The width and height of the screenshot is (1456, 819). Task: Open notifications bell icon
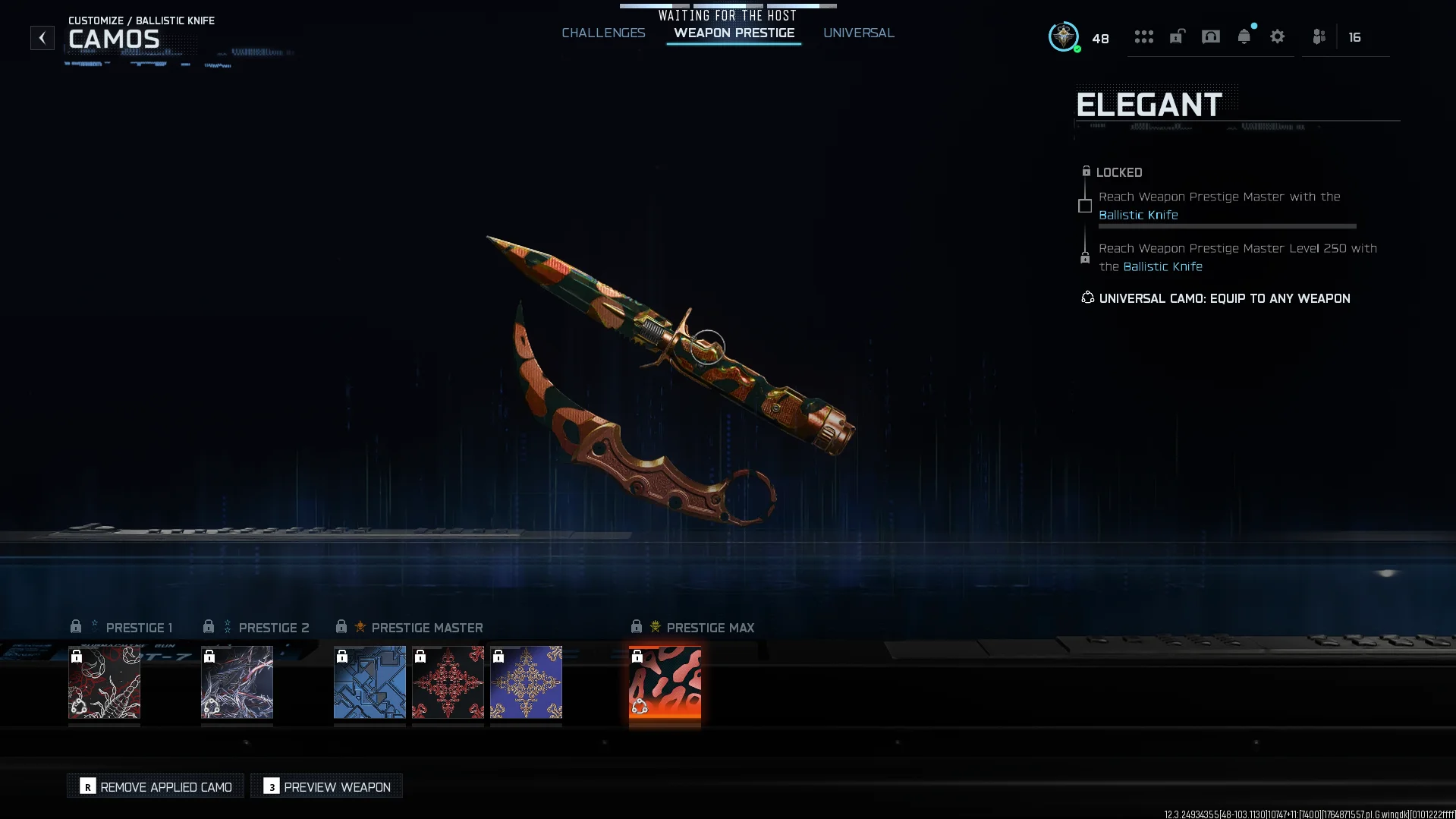(x=1244, y=36)
